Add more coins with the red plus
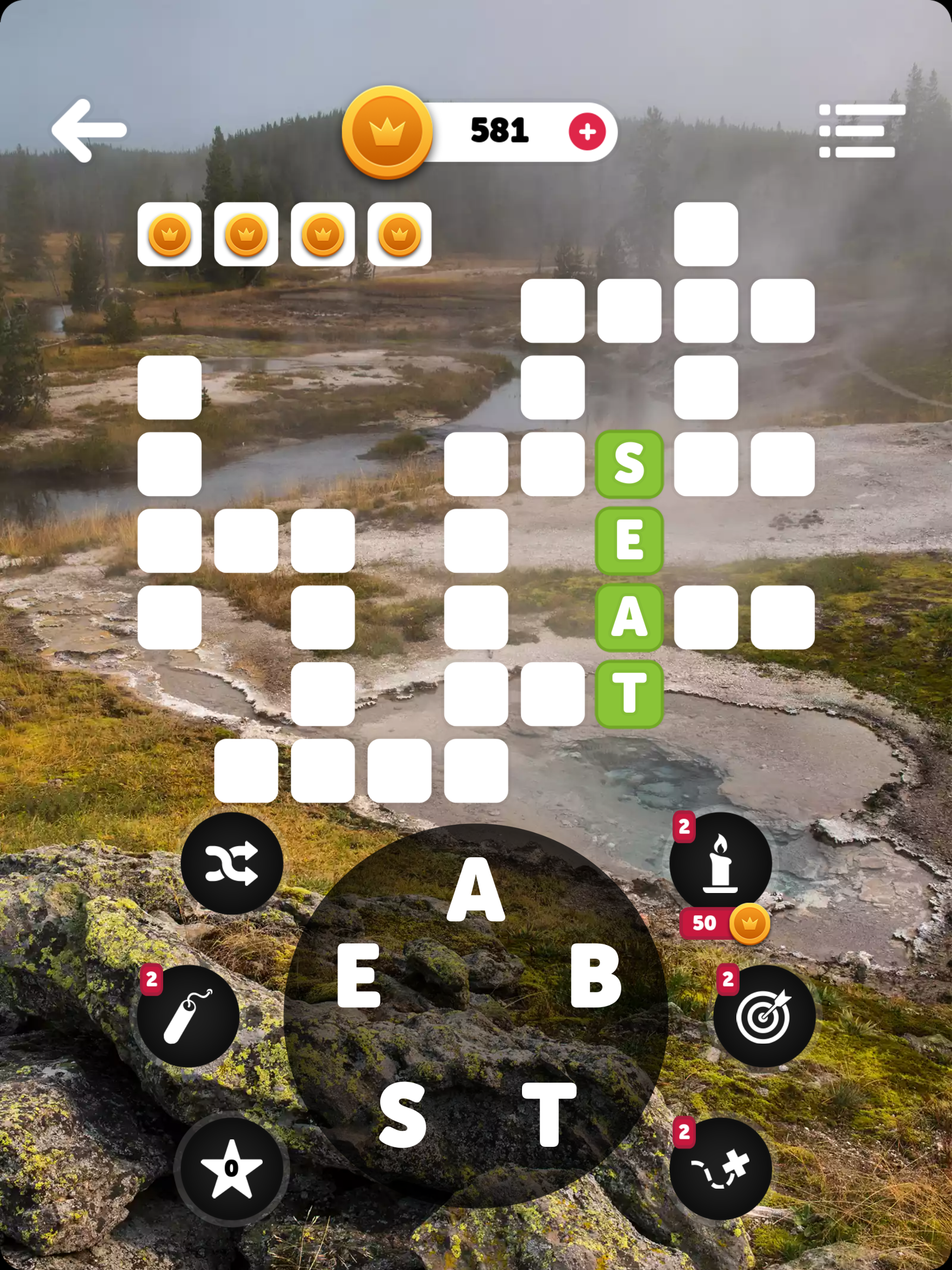This screenshot has height=1270, width=952. tap(587, 132)
